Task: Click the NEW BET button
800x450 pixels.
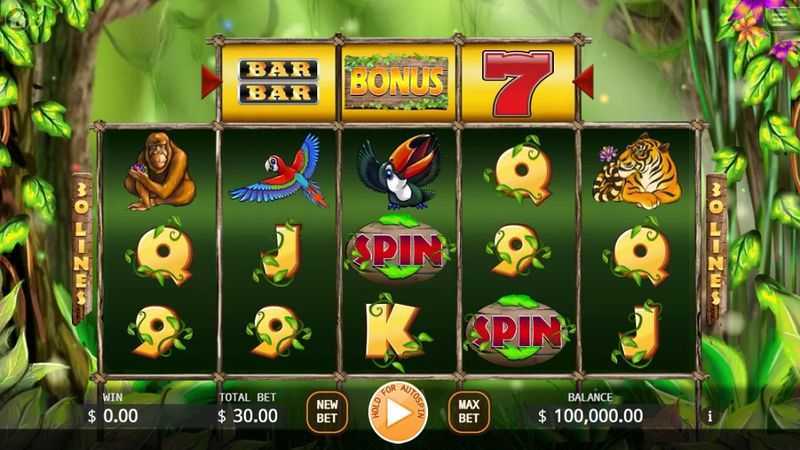Action: [326, 410]
